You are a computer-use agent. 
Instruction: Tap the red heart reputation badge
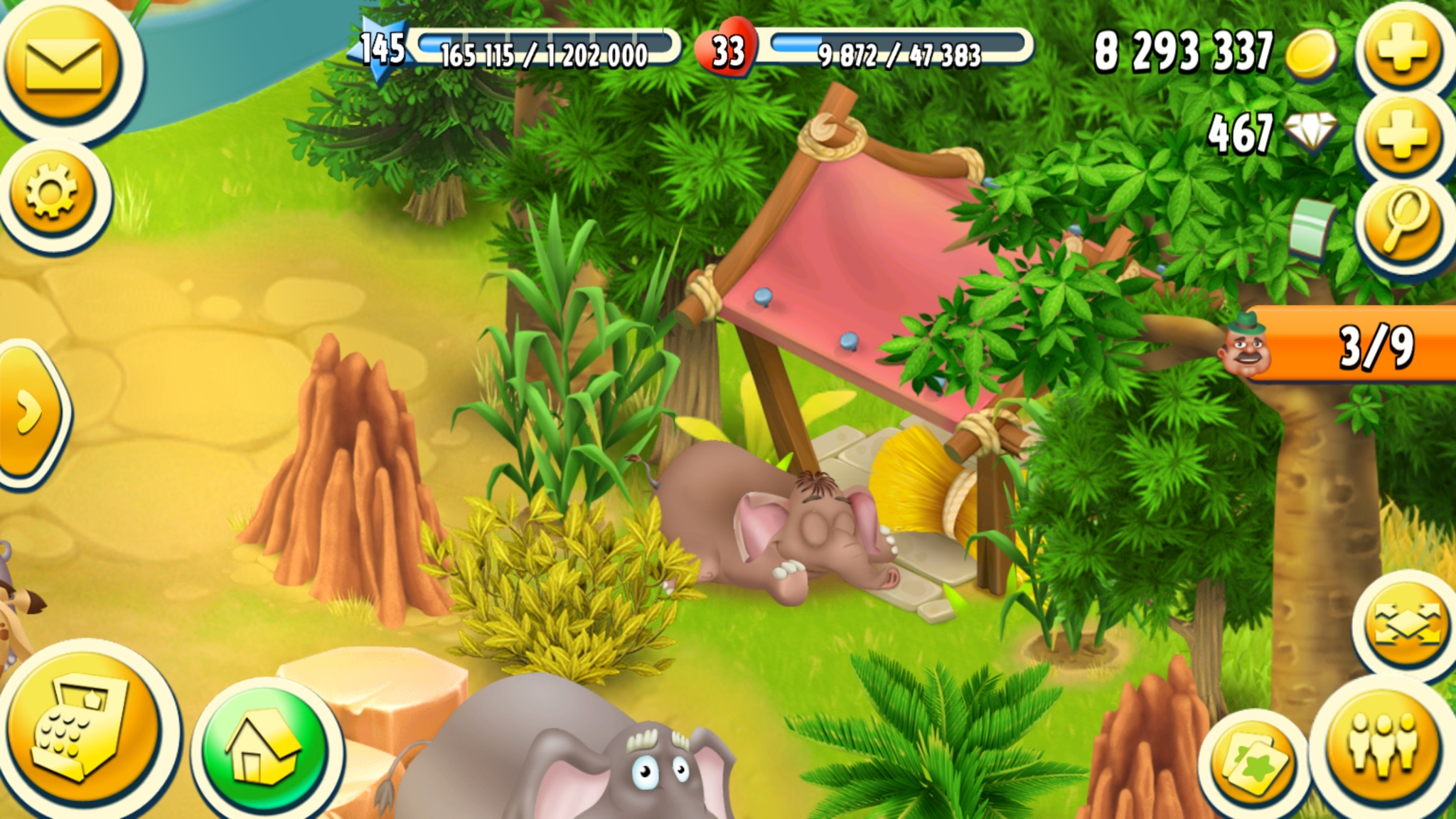727,50
